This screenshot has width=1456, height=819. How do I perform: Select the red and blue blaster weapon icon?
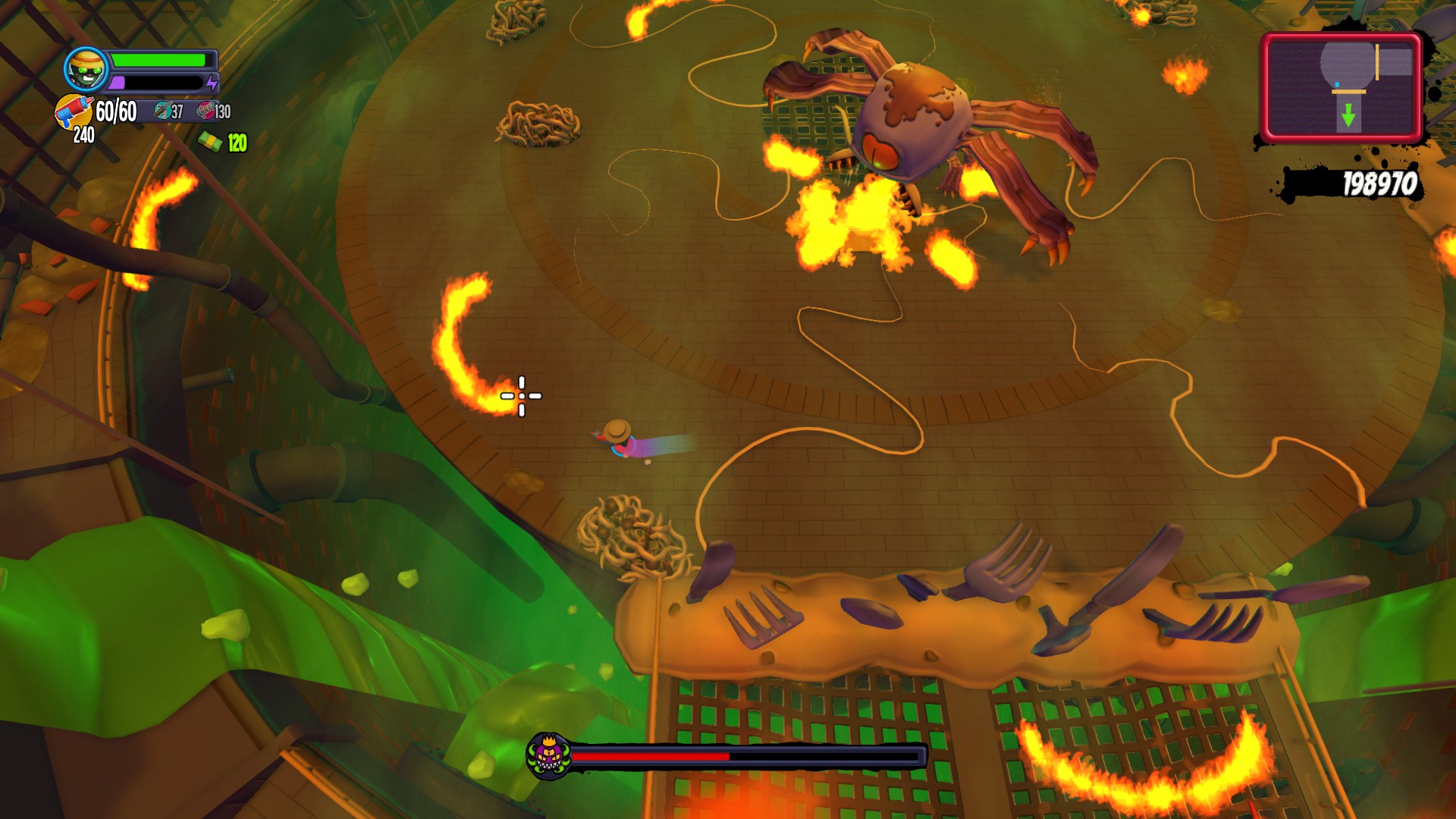pyautogui.click(x=74, y=112)
